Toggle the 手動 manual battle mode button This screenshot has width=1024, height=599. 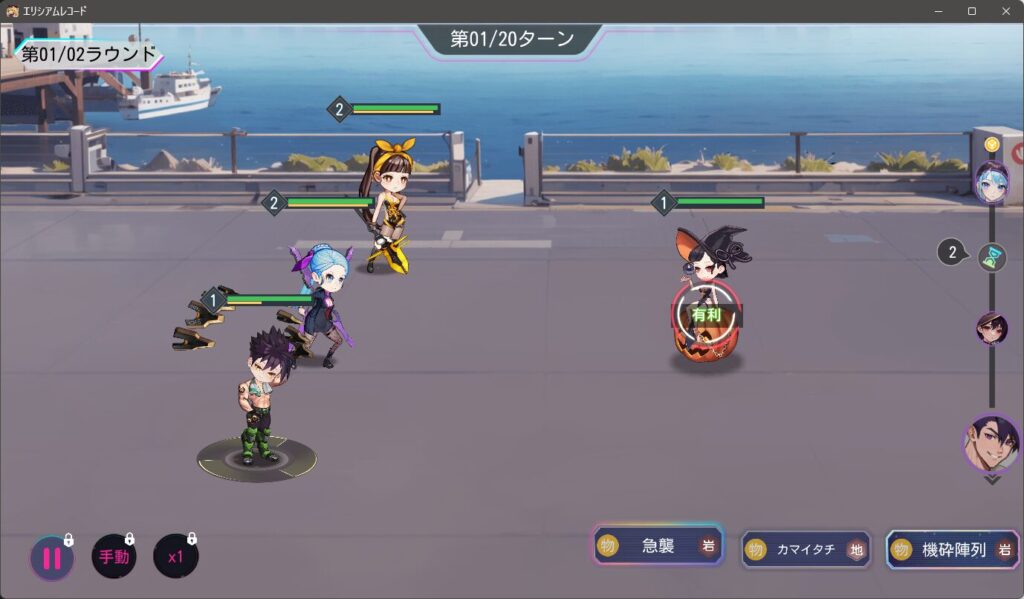114,557
